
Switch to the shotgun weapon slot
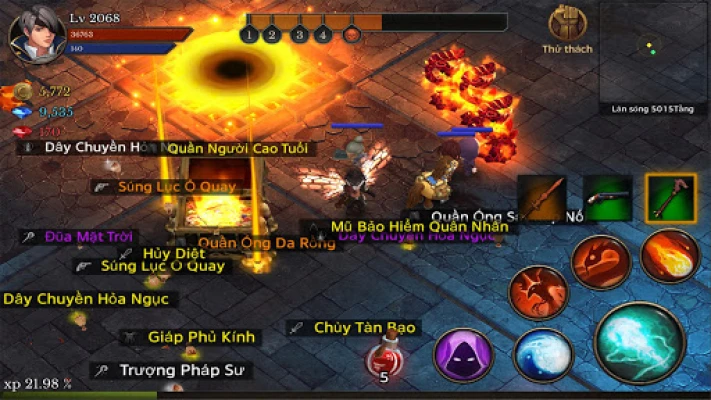(607, 197)
